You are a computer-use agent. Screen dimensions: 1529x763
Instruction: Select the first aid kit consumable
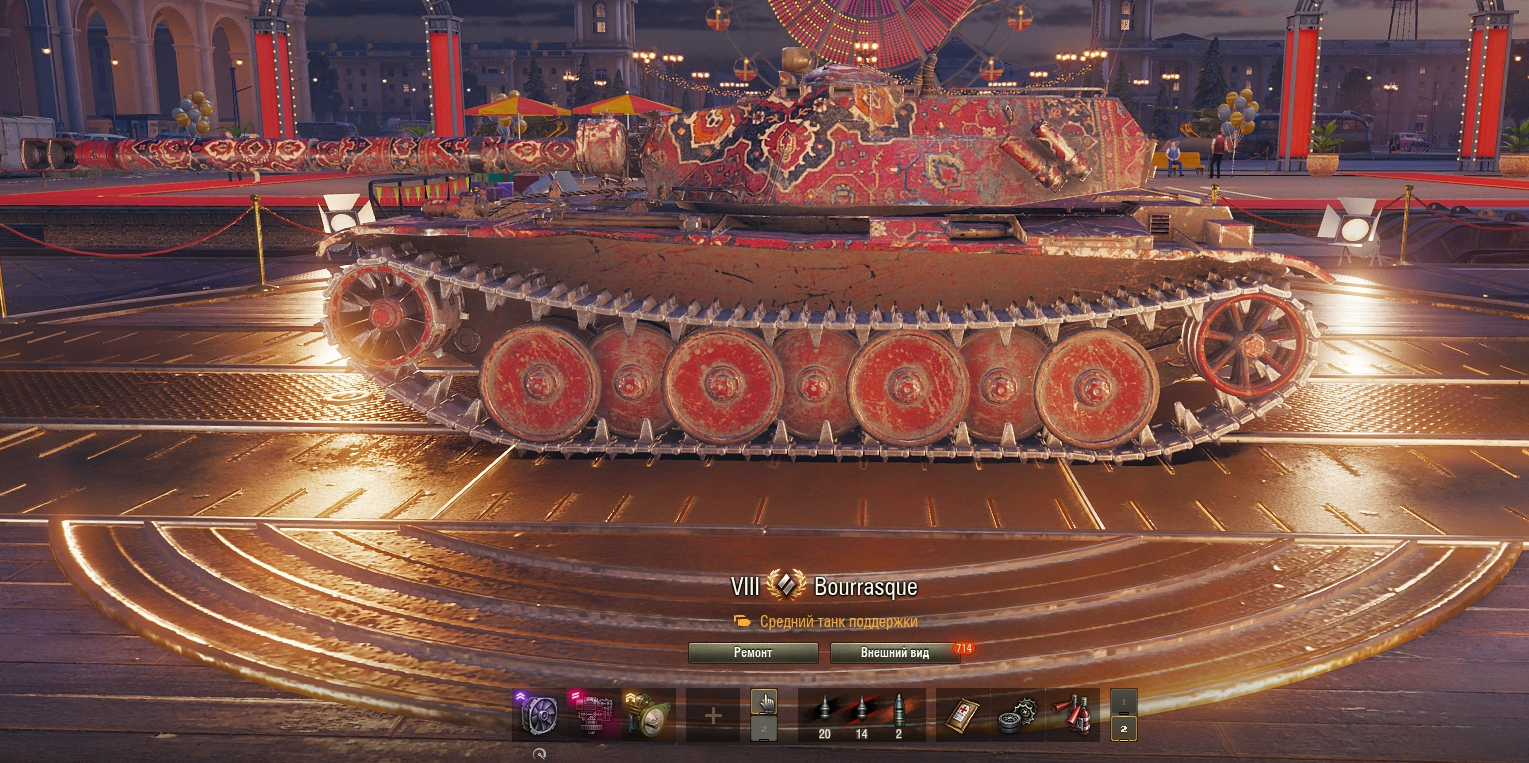(x=963, y=715)
